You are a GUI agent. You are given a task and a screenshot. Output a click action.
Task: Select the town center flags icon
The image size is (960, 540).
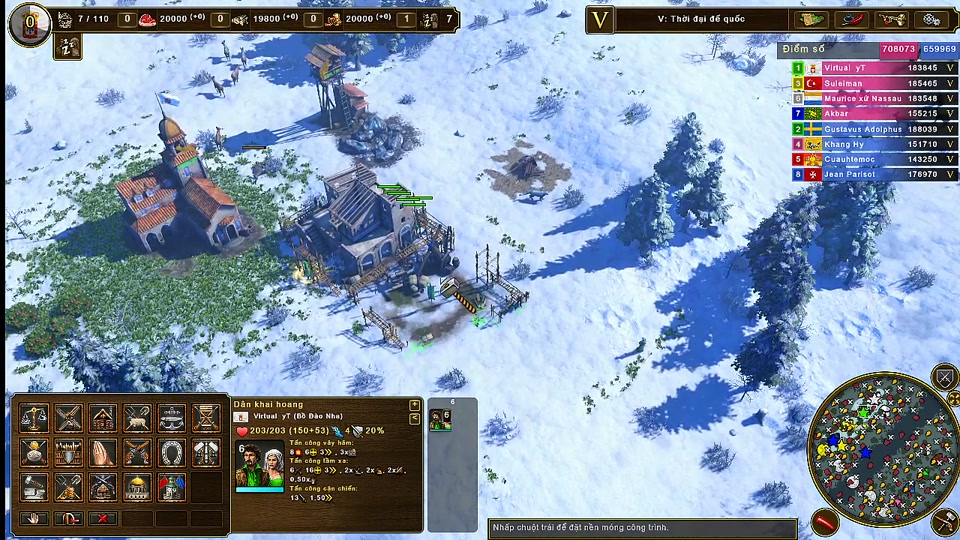coord(171,486)
